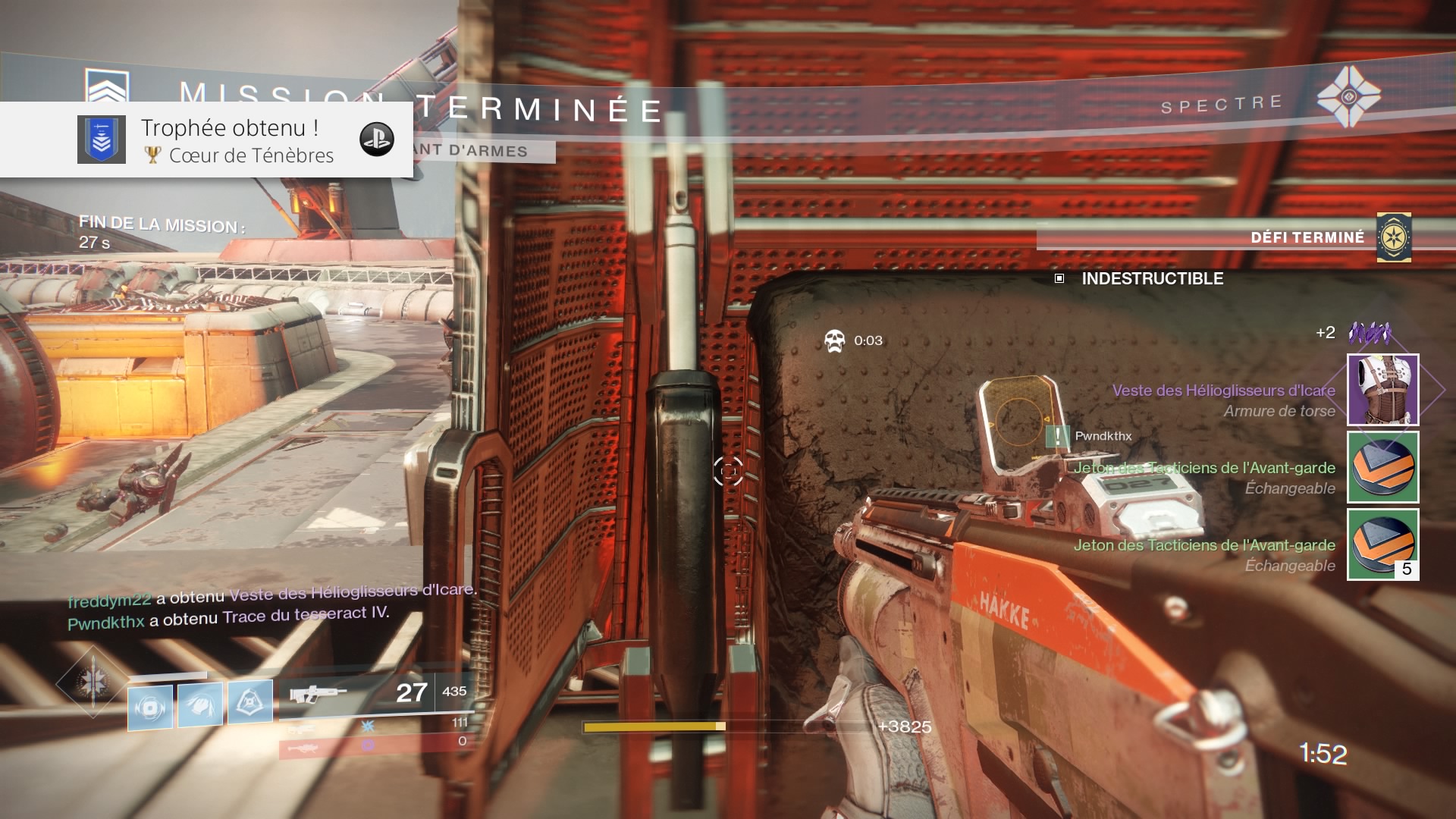
Task: Select the Veste des Hélioglisseurs d'Icare reward
Action: 1382,390
